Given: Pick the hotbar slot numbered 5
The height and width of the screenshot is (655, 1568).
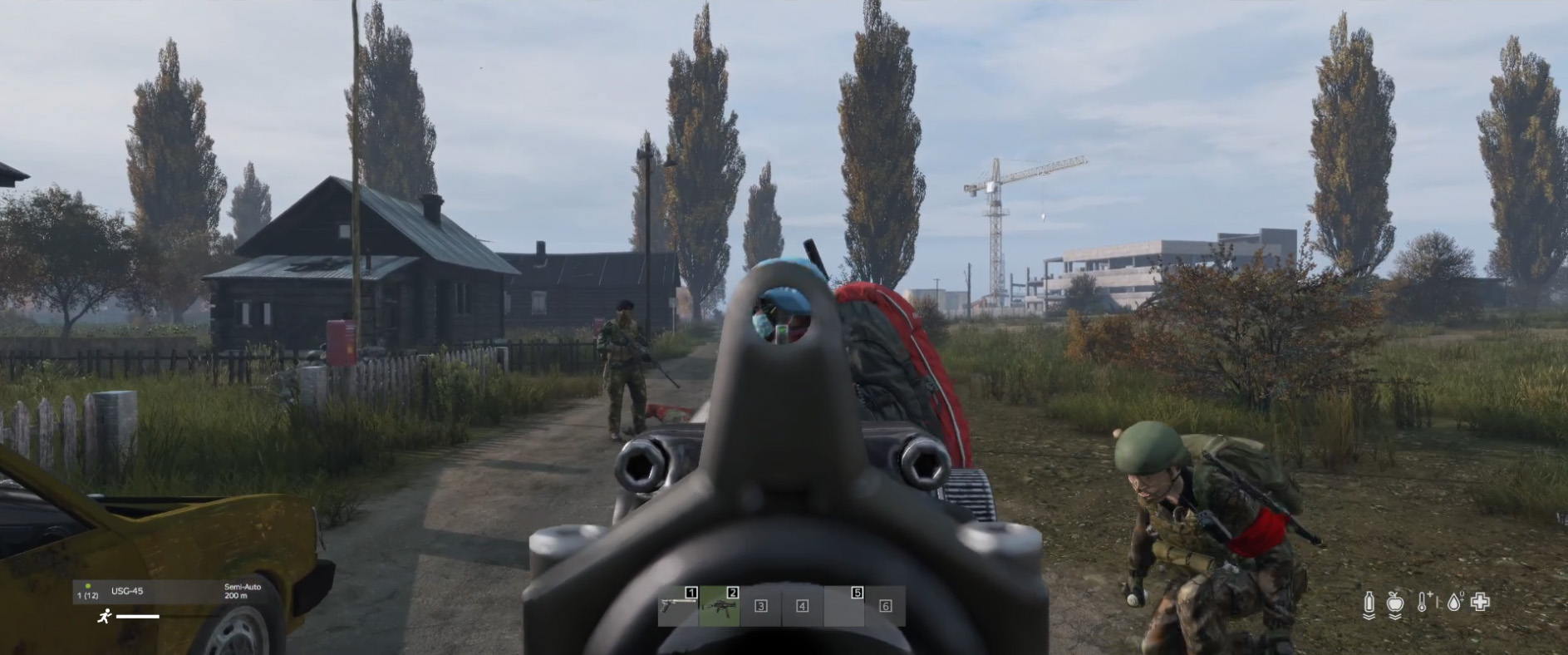Looking at the screenshot, I should coord(844,606).
